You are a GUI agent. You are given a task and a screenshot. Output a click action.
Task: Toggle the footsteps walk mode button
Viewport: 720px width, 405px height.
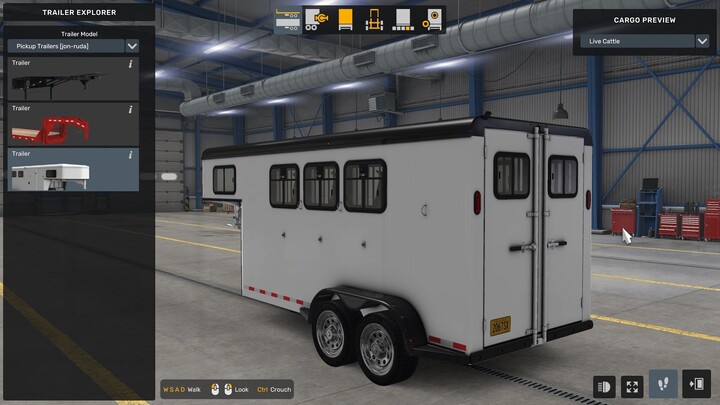662,385
